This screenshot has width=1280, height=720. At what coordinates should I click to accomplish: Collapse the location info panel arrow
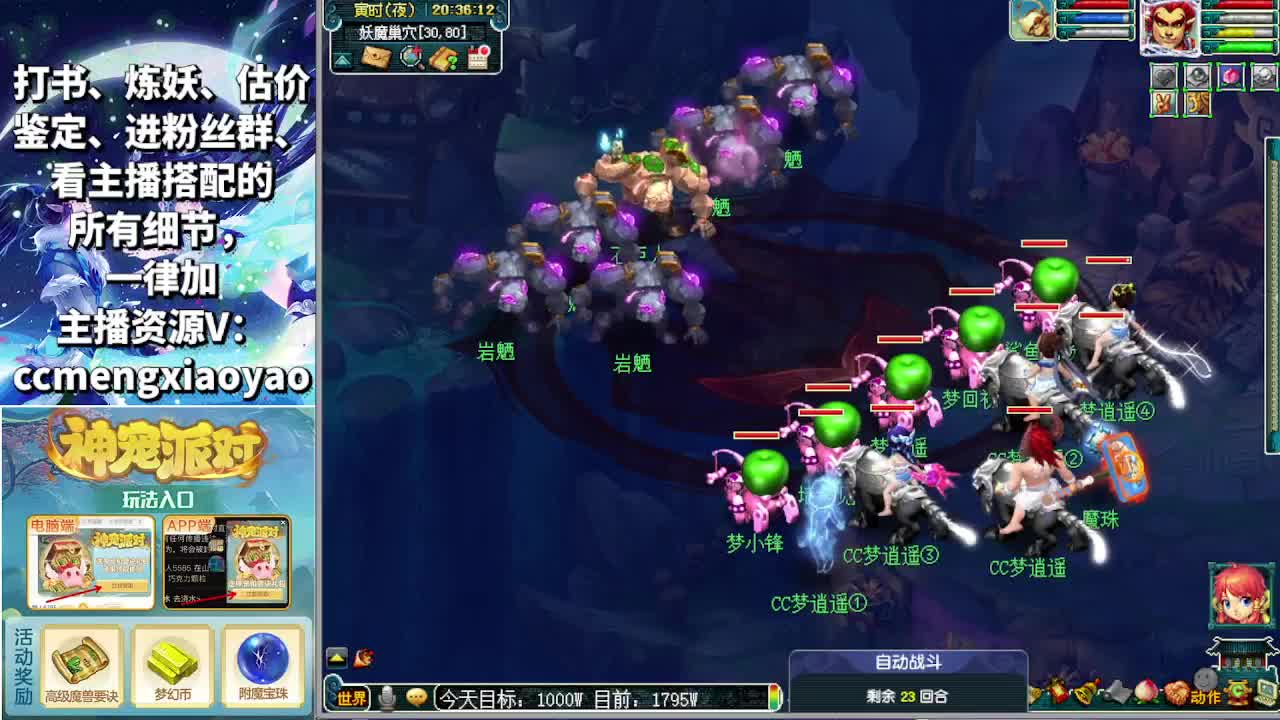pos(342,58)
